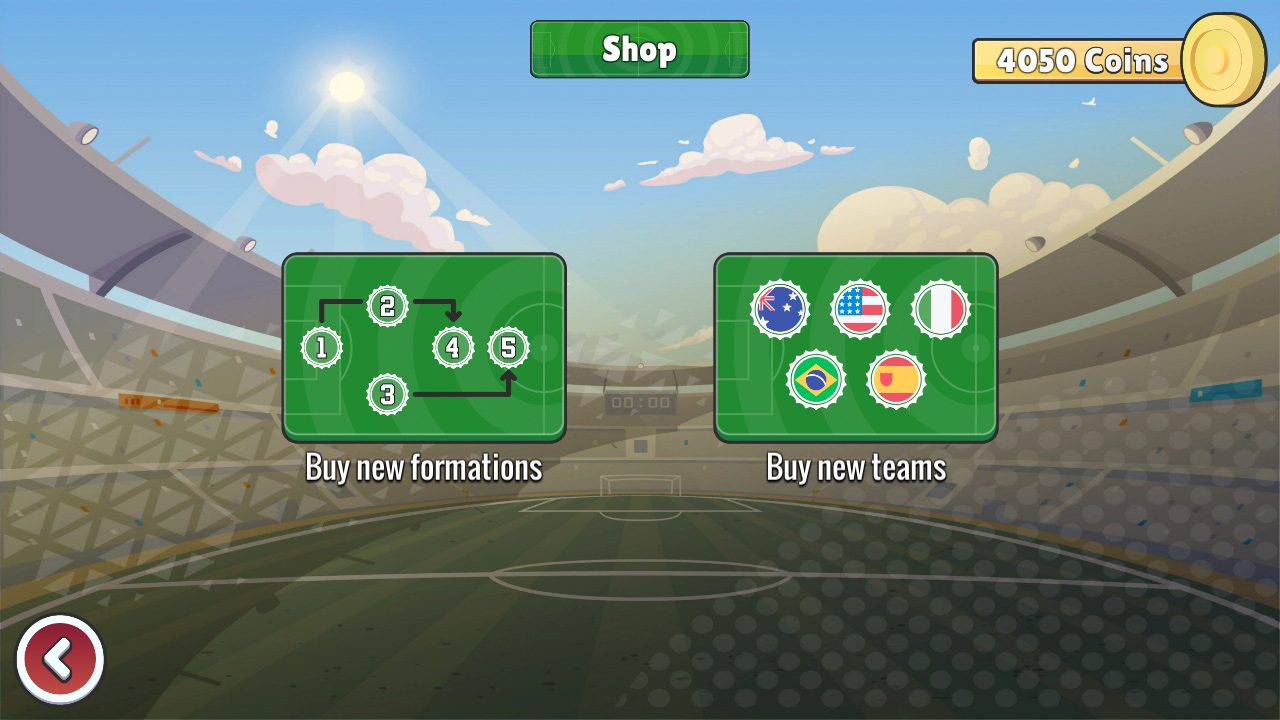Click formation player badge number 2

pos(387,305)
